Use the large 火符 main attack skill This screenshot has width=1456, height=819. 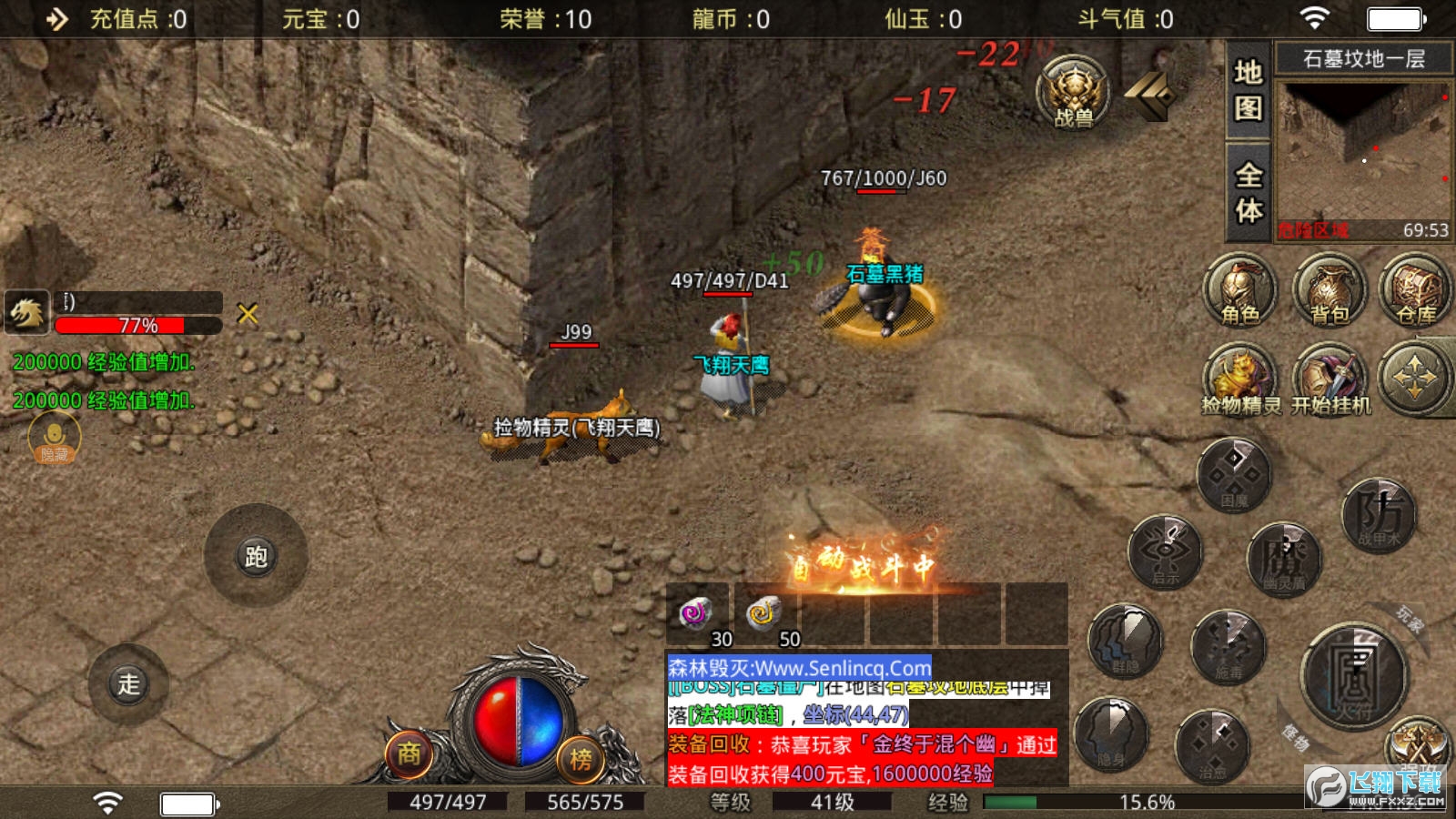1354,675
